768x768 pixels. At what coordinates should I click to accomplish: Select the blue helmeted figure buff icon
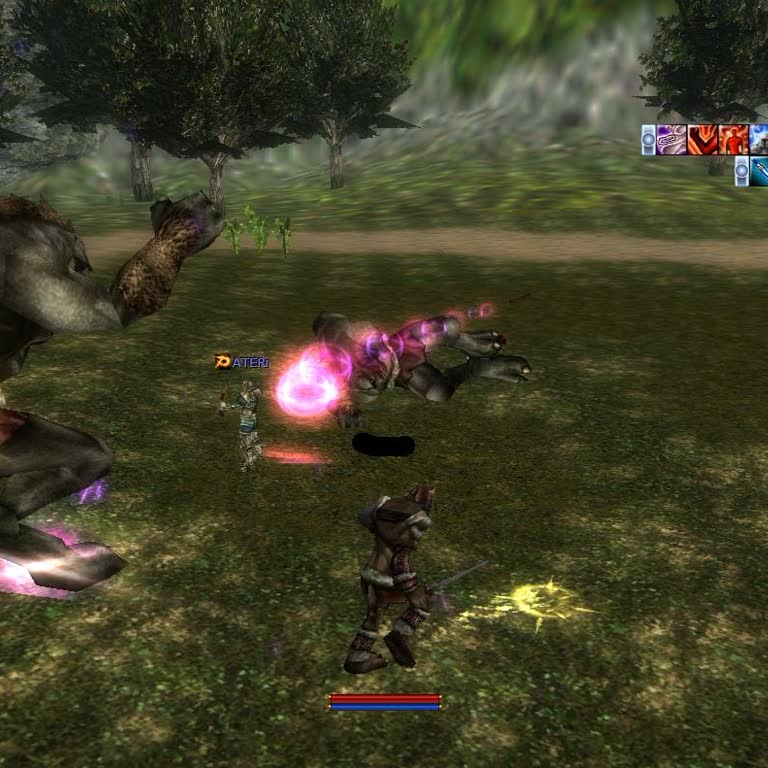point(759,139)
